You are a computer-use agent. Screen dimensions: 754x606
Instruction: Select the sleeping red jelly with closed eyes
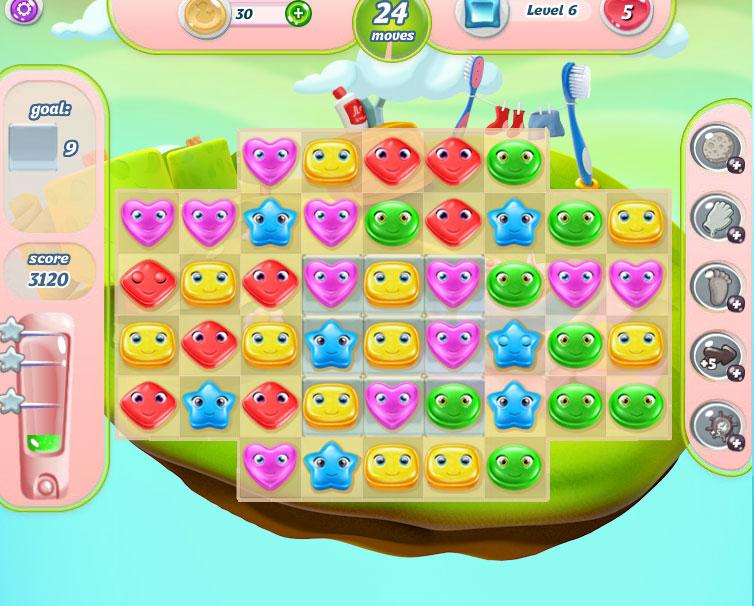[147, 283]
